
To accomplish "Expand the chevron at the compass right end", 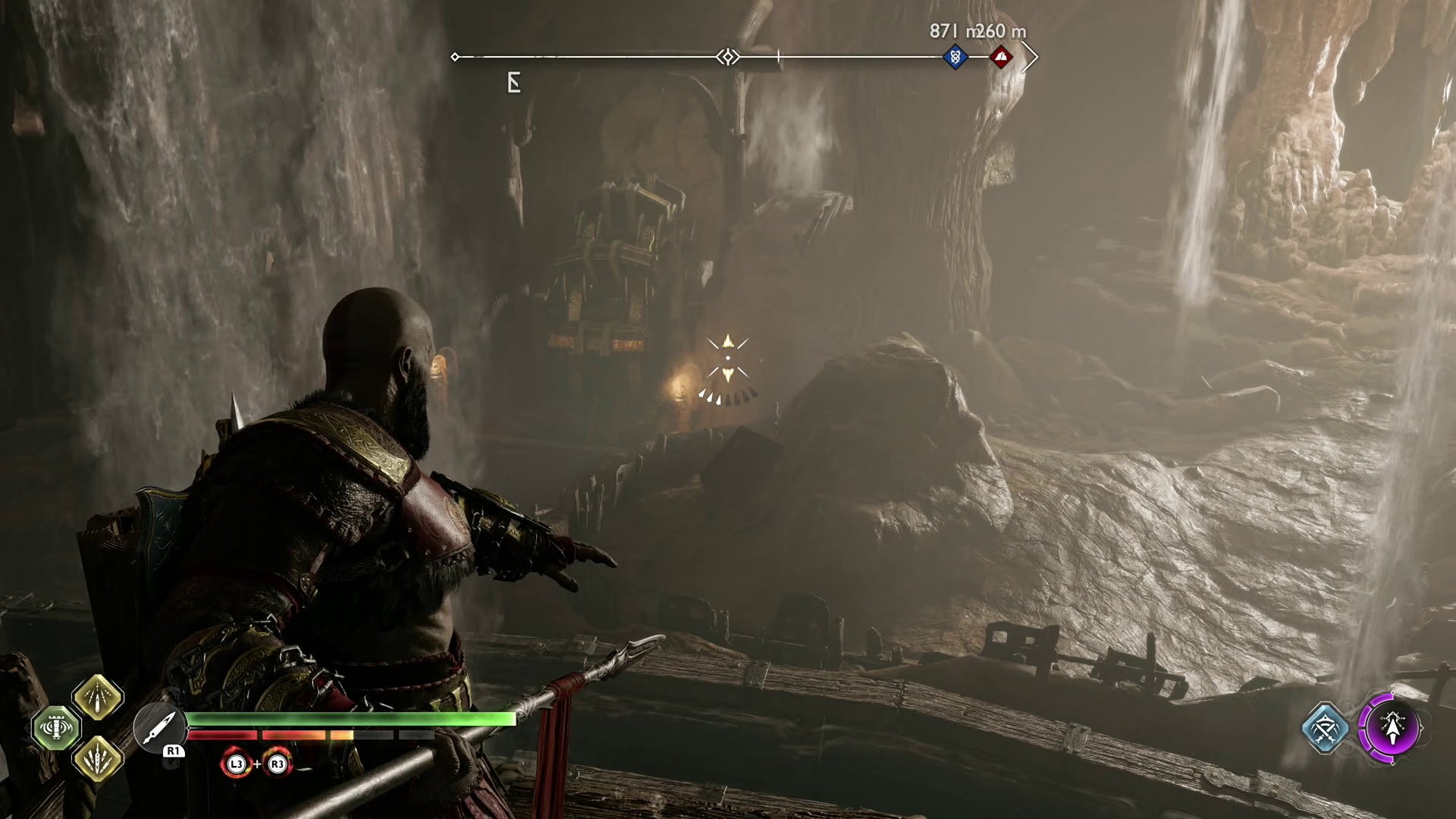I will click(x=1030, y=55).
